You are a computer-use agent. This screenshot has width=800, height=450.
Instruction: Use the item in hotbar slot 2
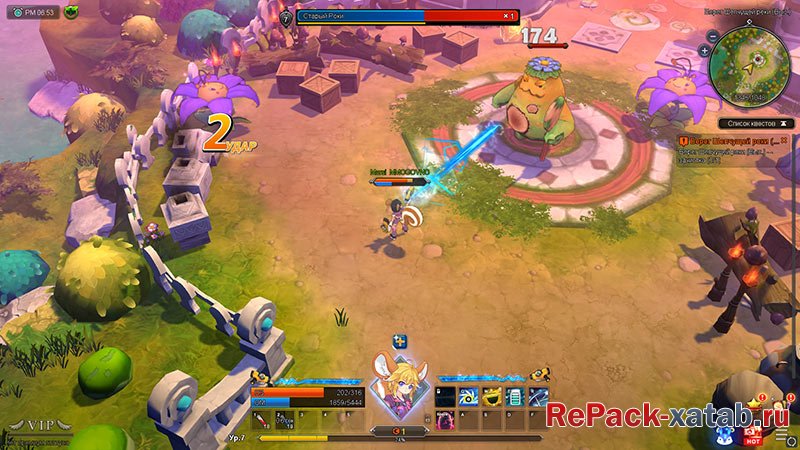pyautogui.click(x=283, y=420)
